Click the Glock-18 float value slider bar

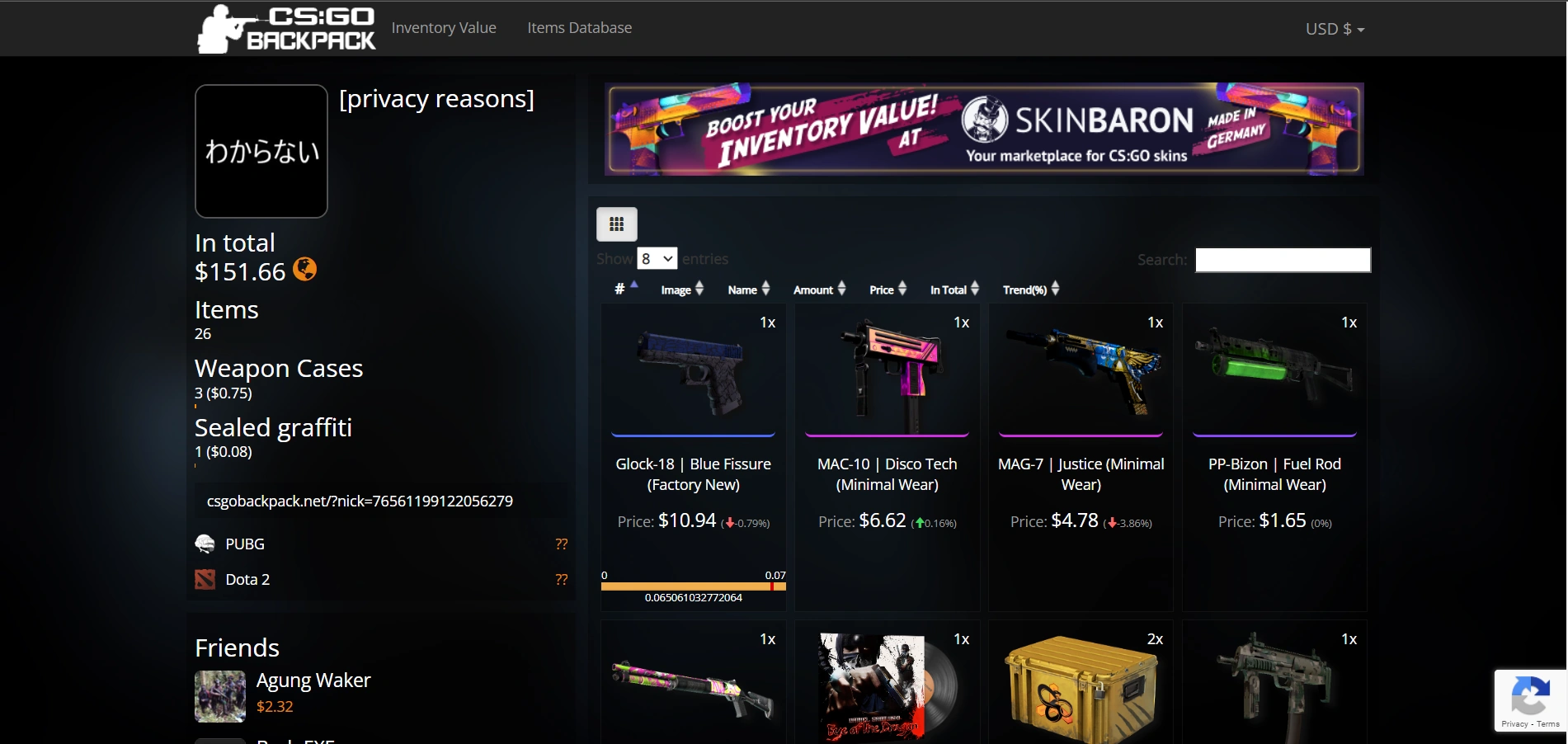(693, 586)
